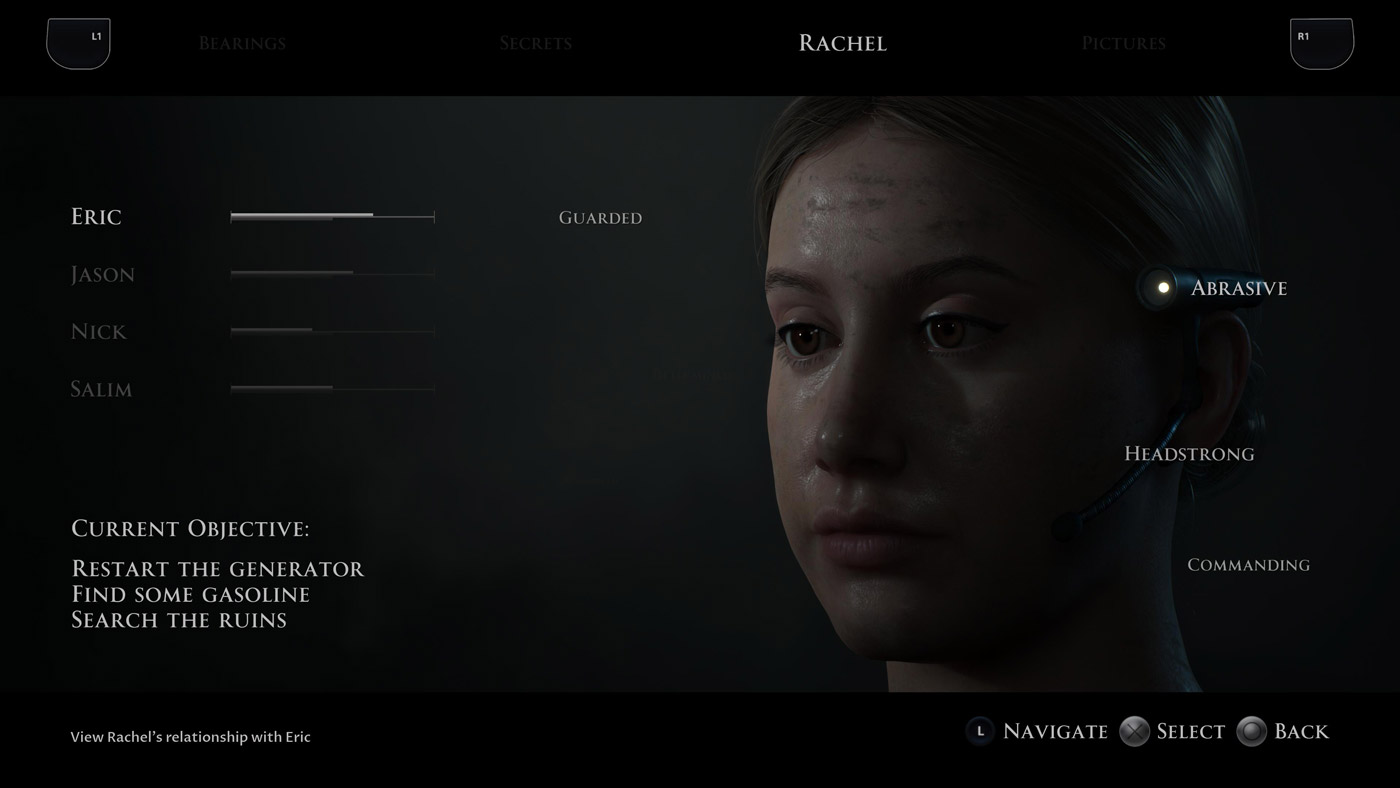
Task: Select the Abrasive personality trait
Action: click(x=1238, y=288)
